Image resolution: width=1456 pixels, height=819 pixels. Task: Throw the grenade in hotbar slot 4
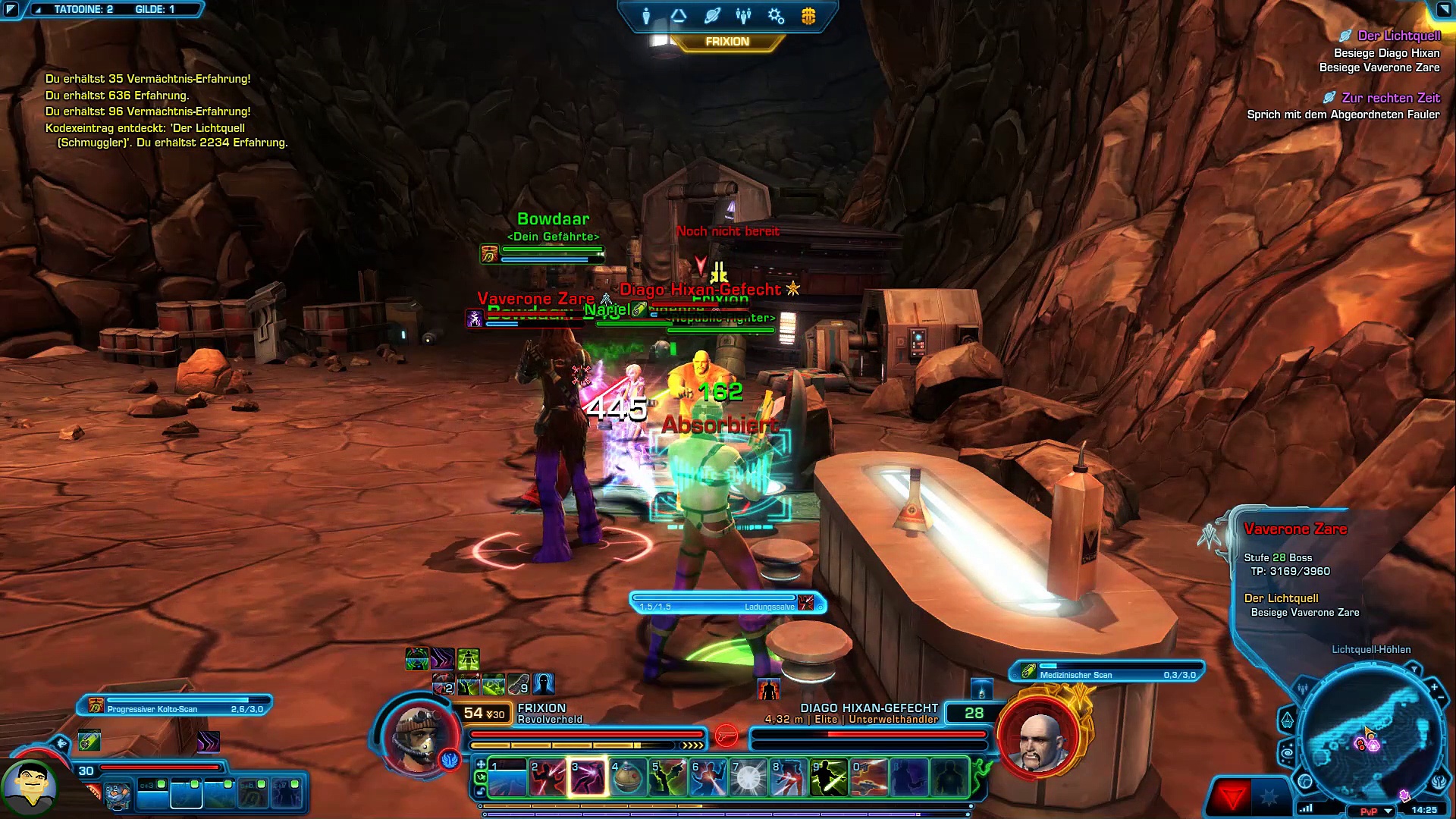[628, 777]
